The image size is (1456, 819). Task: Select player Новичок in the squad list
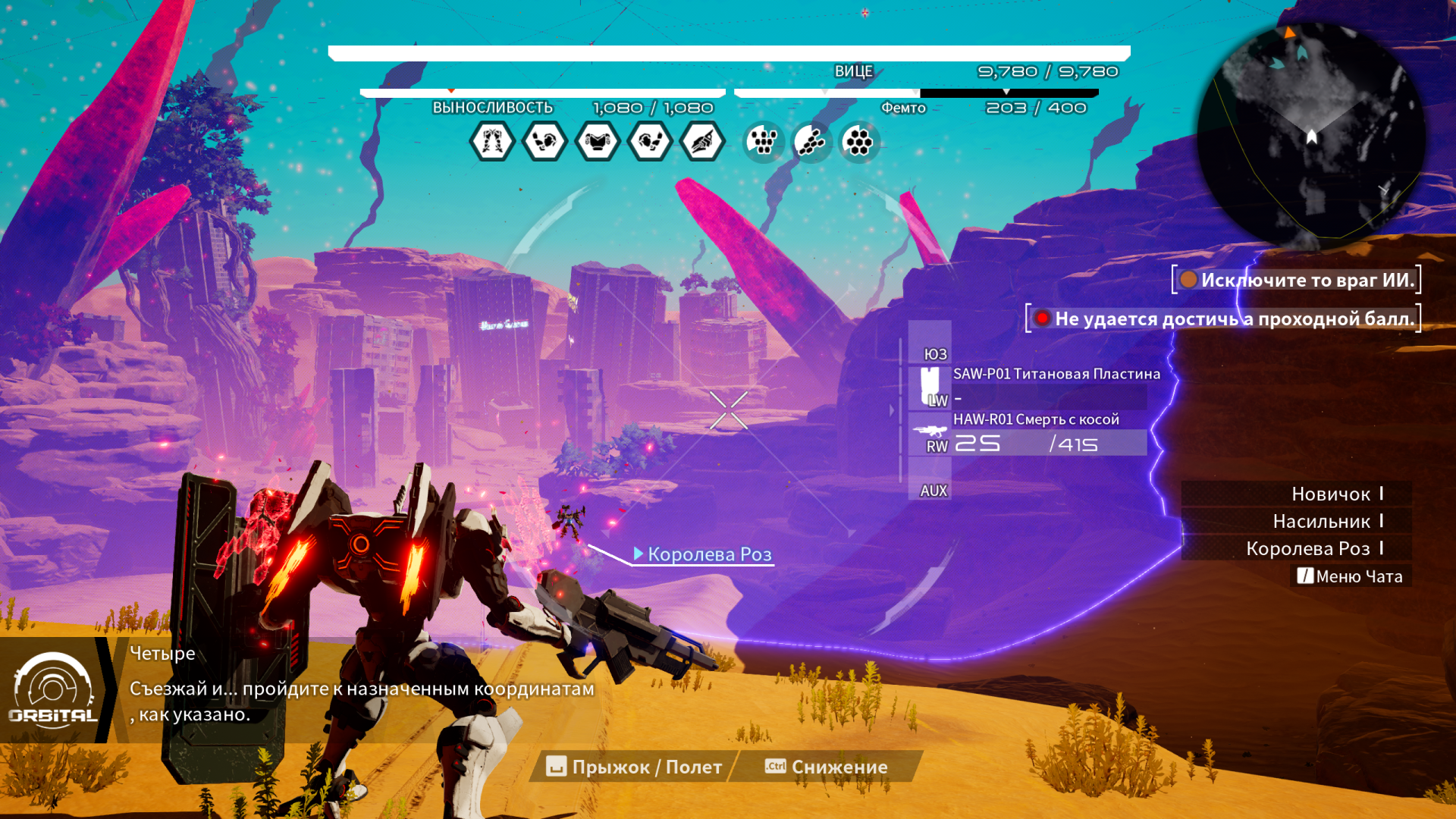pyautogui.click(x=1330, y=494)
